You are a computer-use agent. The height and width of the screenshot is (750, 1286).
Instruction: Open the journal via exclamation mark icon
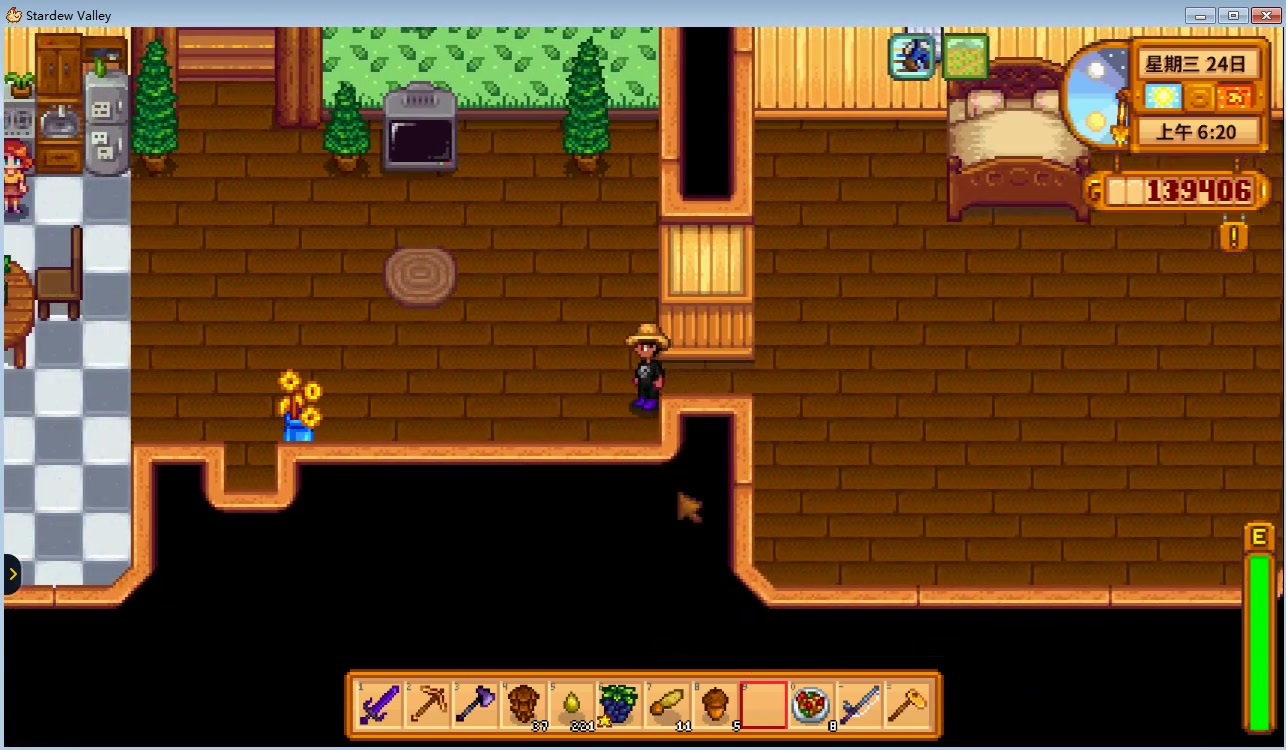pyautogui.click(x=1234, y=237)
